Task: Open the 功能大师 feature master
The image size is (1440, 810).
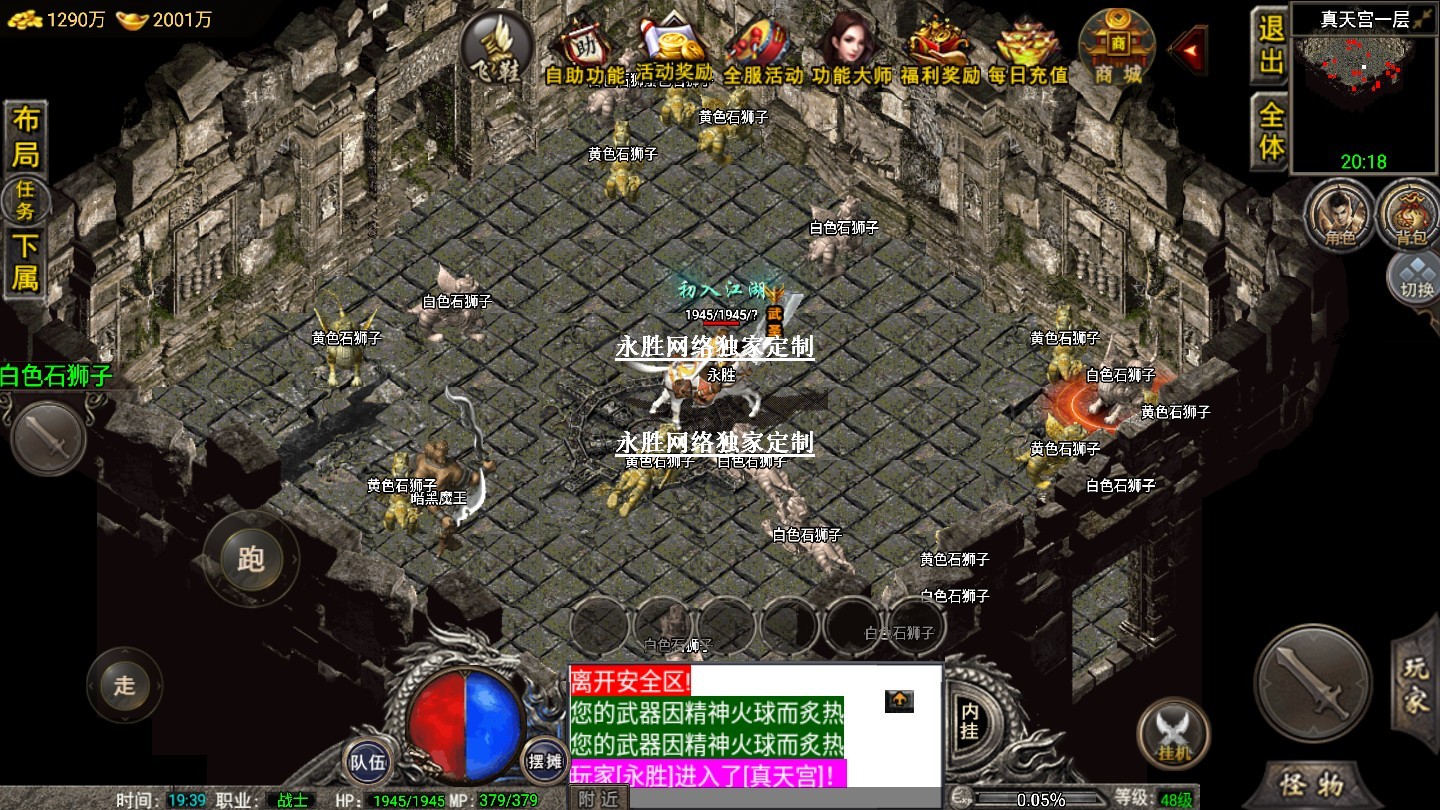Action: coord(850,52)
